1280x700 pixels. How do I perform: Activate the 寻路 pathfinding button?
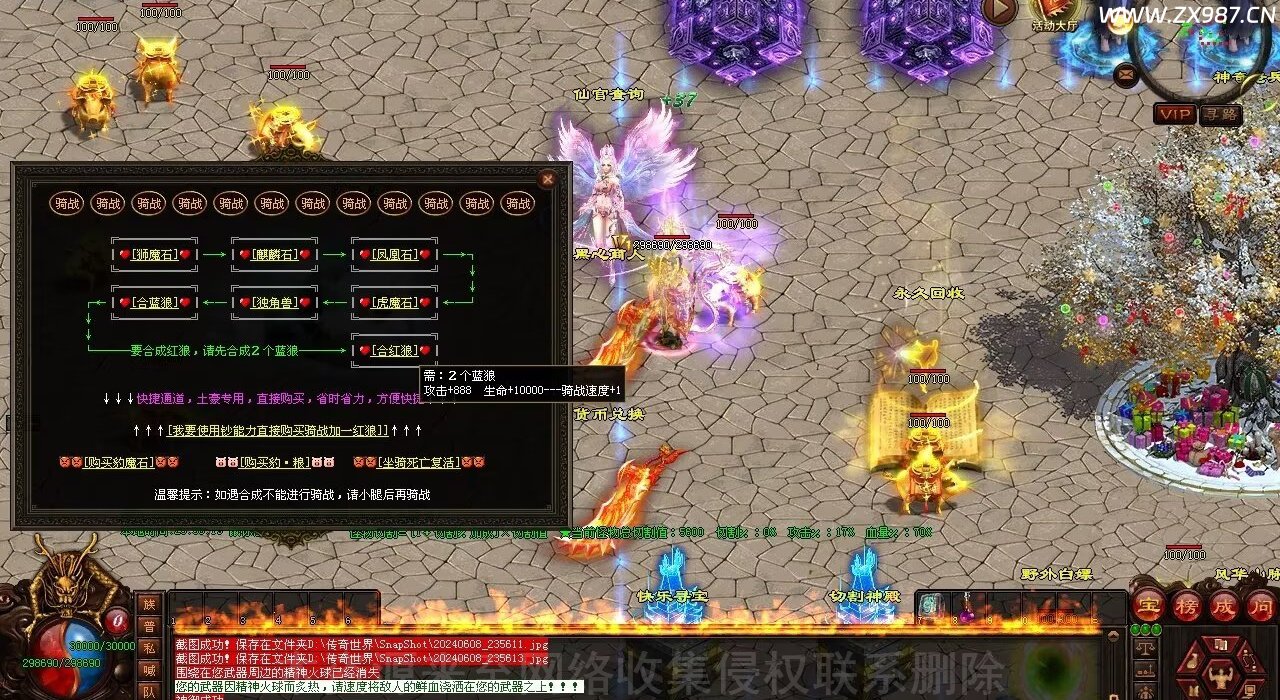[1220, 114]
